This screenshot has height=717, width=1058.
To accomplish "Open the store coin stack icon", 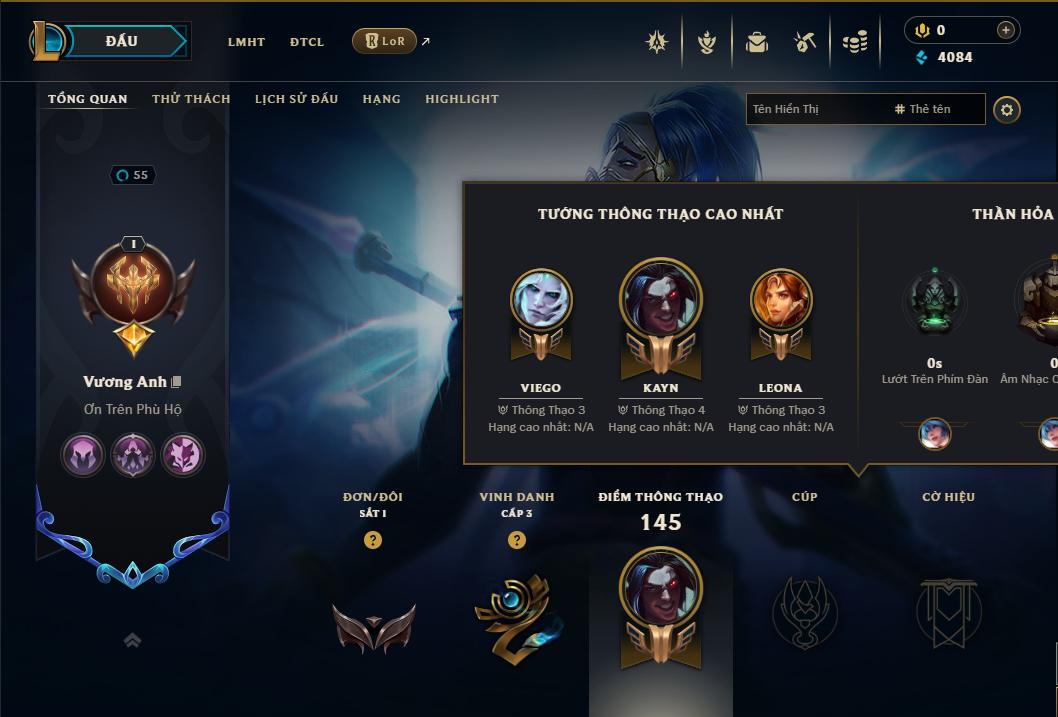I will 855,42.
